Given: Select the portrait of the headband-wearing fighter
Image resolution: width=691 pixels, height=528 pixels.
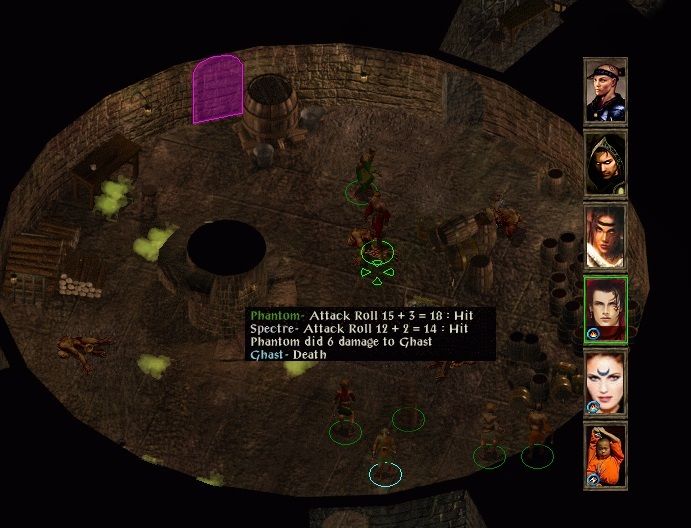Looking at the screenshot, I should pyautogui.click(x=605, y=89).
